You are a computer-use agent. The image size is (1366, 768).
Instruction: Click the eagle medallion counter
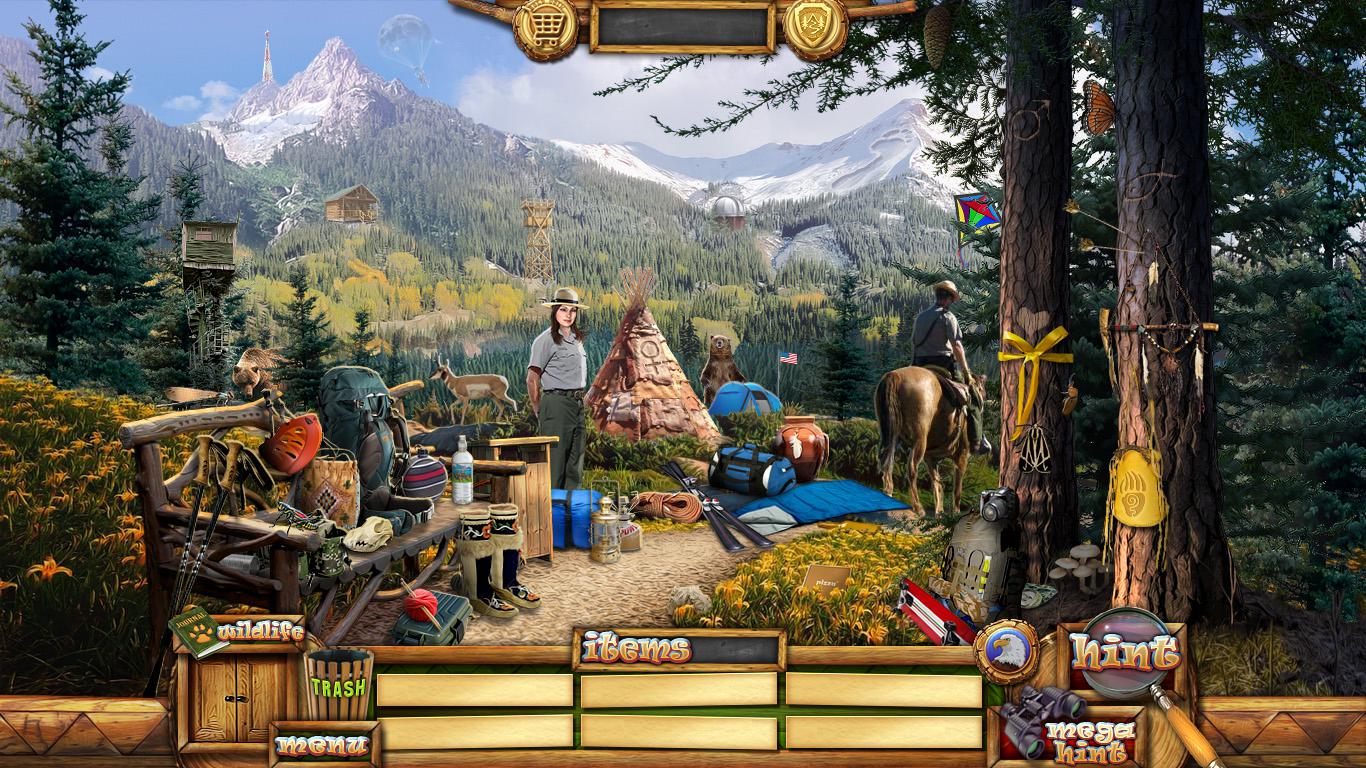pyautogui.click(x=1005, y=652)
